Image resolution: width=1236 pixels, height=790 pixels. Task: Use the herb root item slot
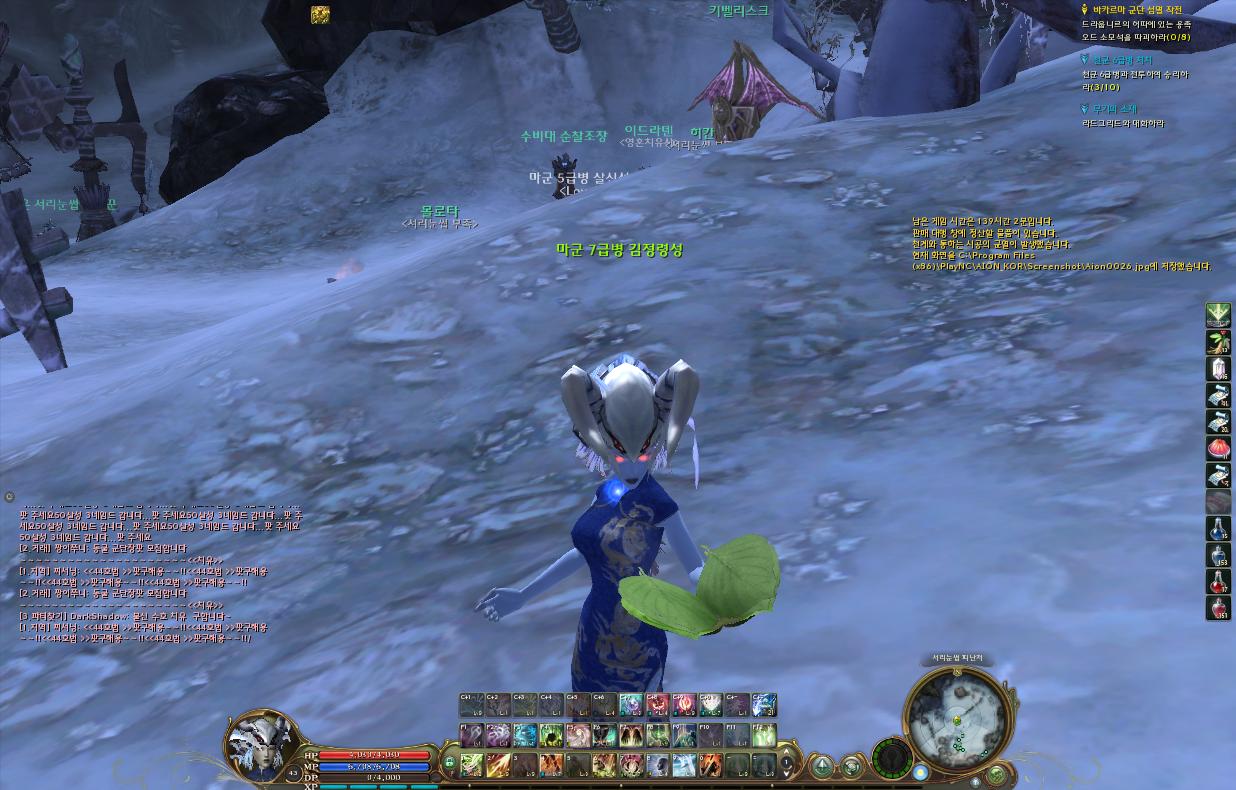(1217, 342)
